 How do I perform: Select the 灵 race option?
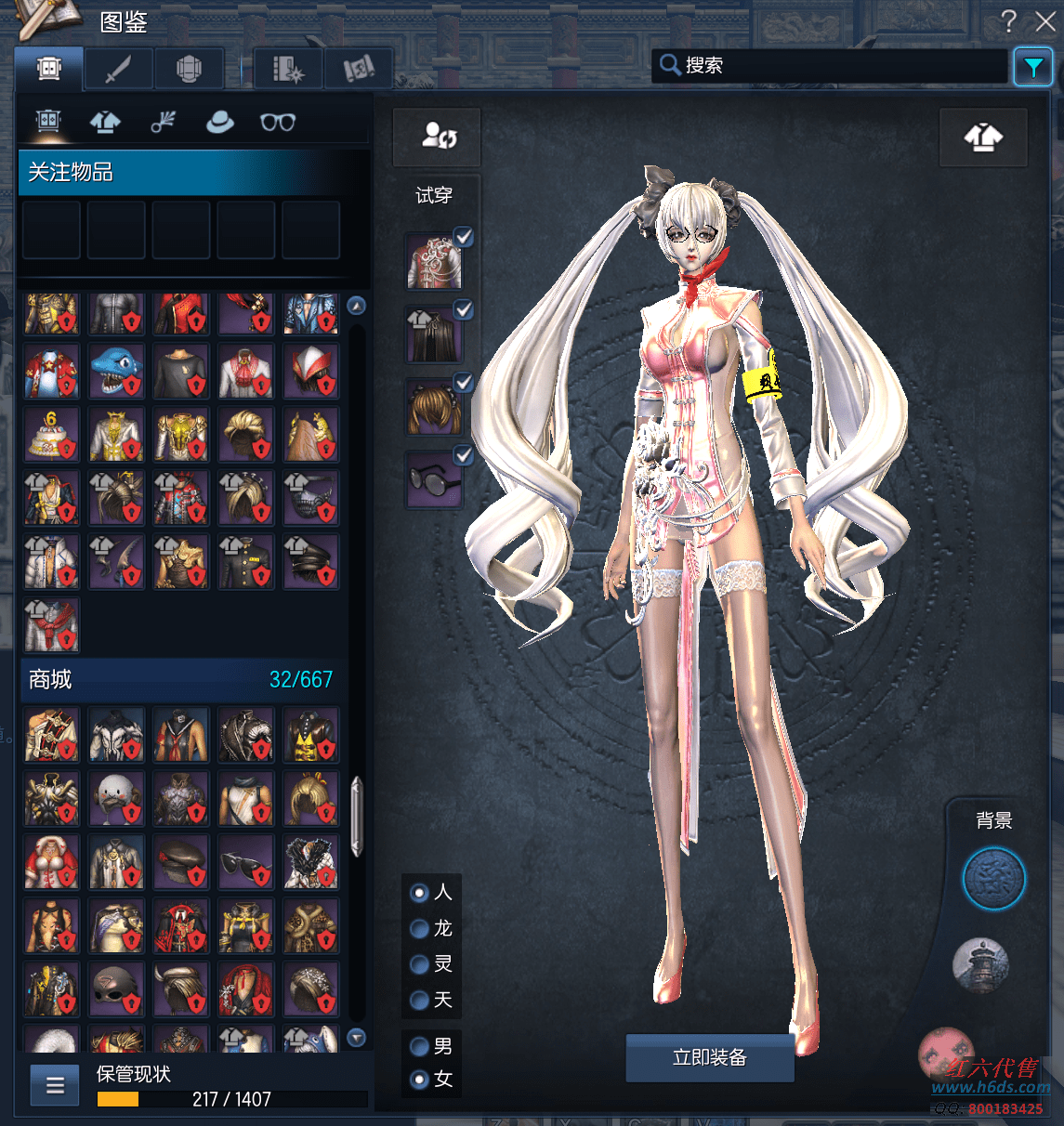coord(420,964)
